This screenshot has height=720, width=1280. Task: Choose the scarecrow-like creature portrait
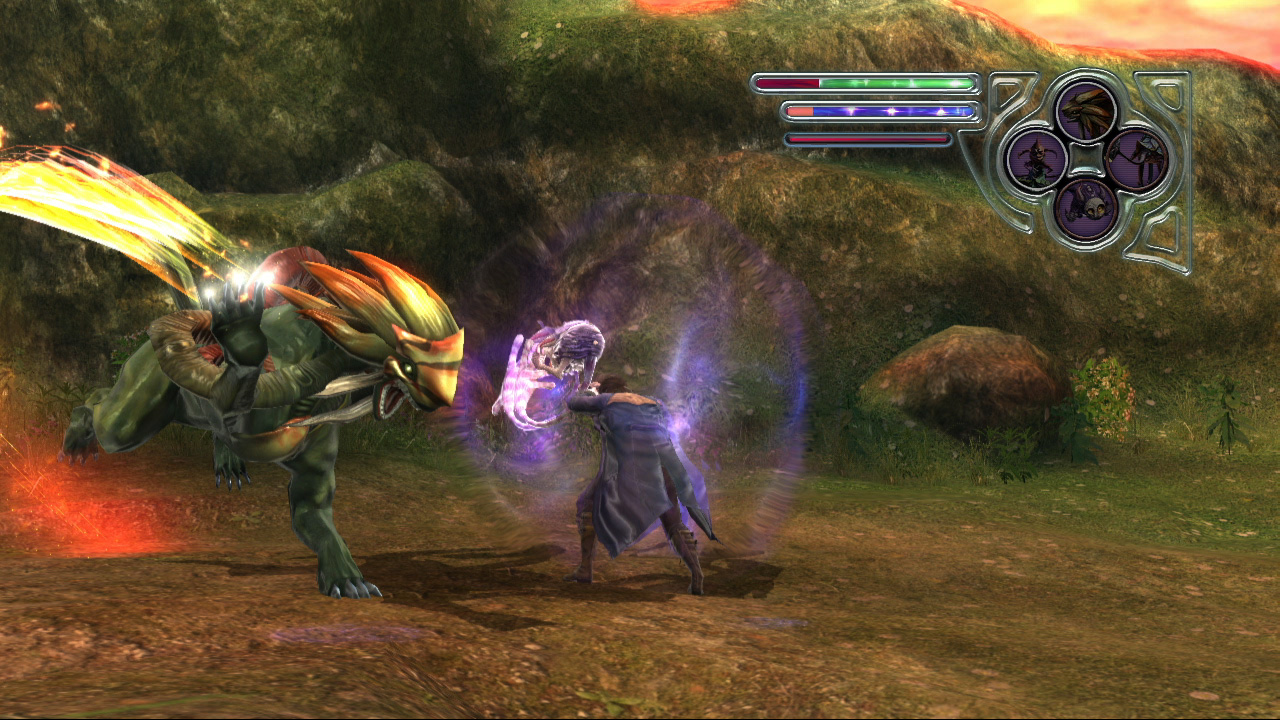click(x=1037, y=159)
